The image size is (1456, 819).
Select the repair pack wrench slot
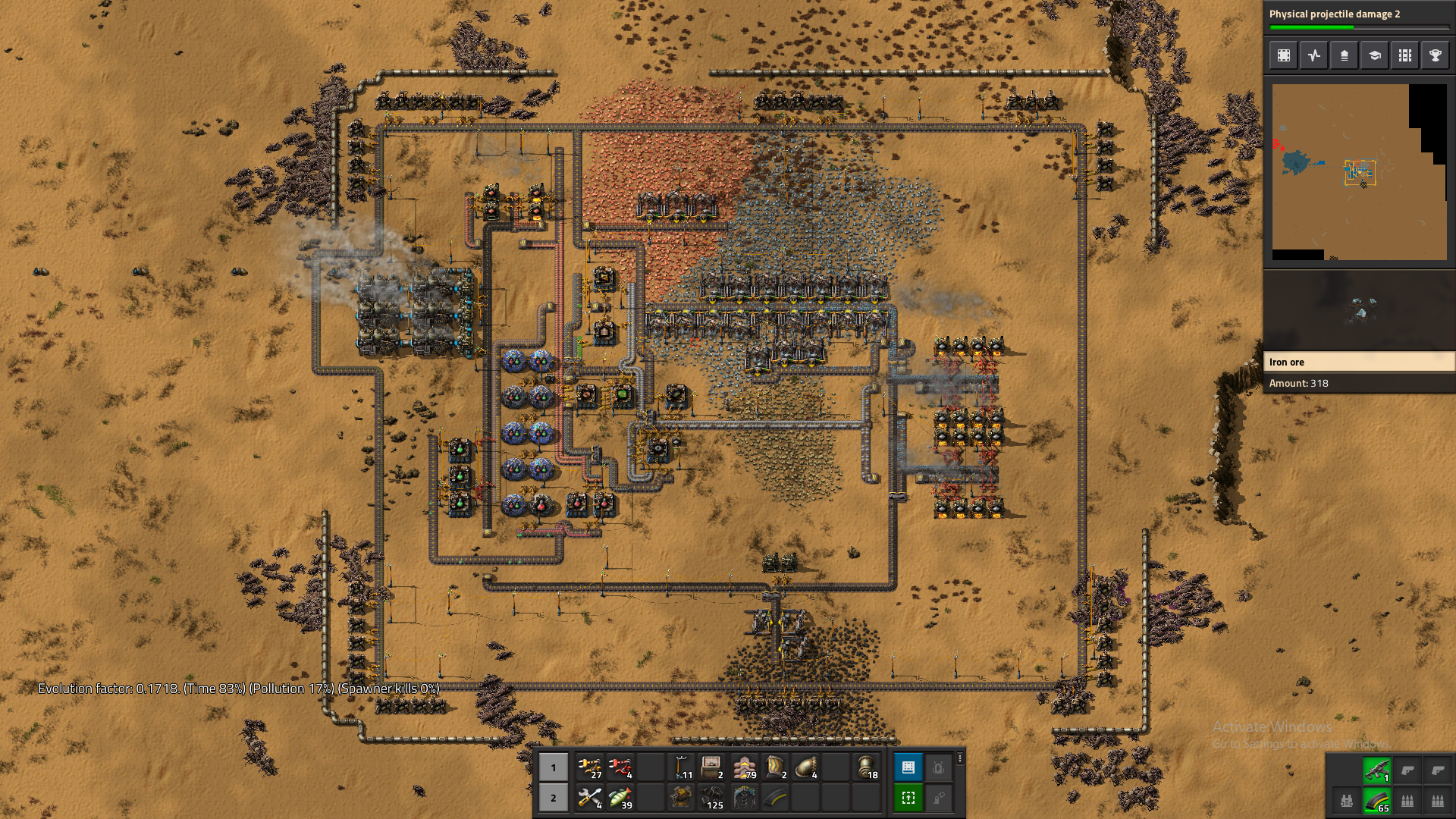coord(589,798)
